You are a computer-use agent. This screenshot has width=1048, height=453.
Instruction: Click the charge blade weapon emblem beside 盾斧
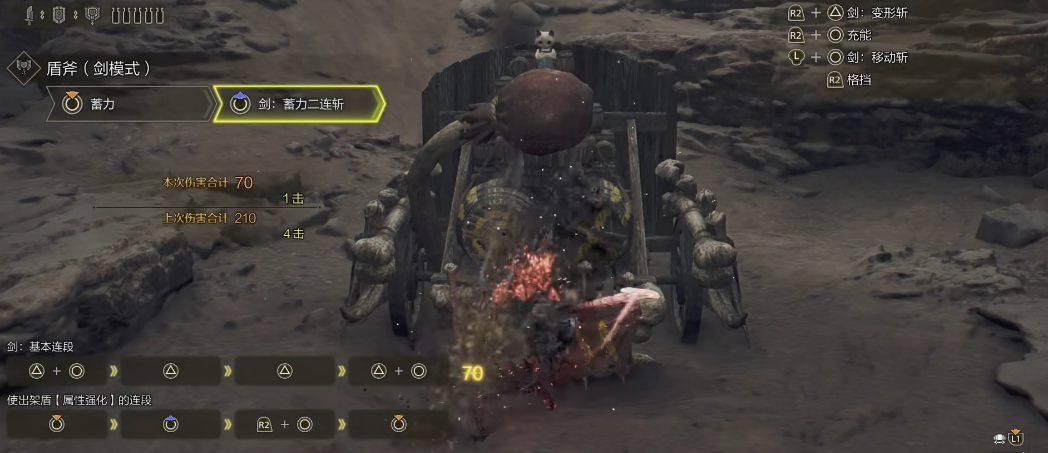click(x=23, y=70)
